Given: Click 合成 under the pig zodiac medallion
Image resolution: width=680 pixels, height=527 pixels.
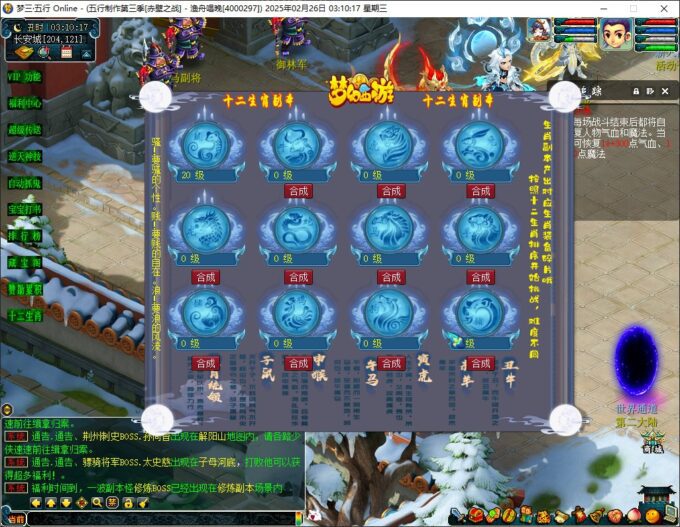Looking at the screenshot, I should [x=480, y=363].
